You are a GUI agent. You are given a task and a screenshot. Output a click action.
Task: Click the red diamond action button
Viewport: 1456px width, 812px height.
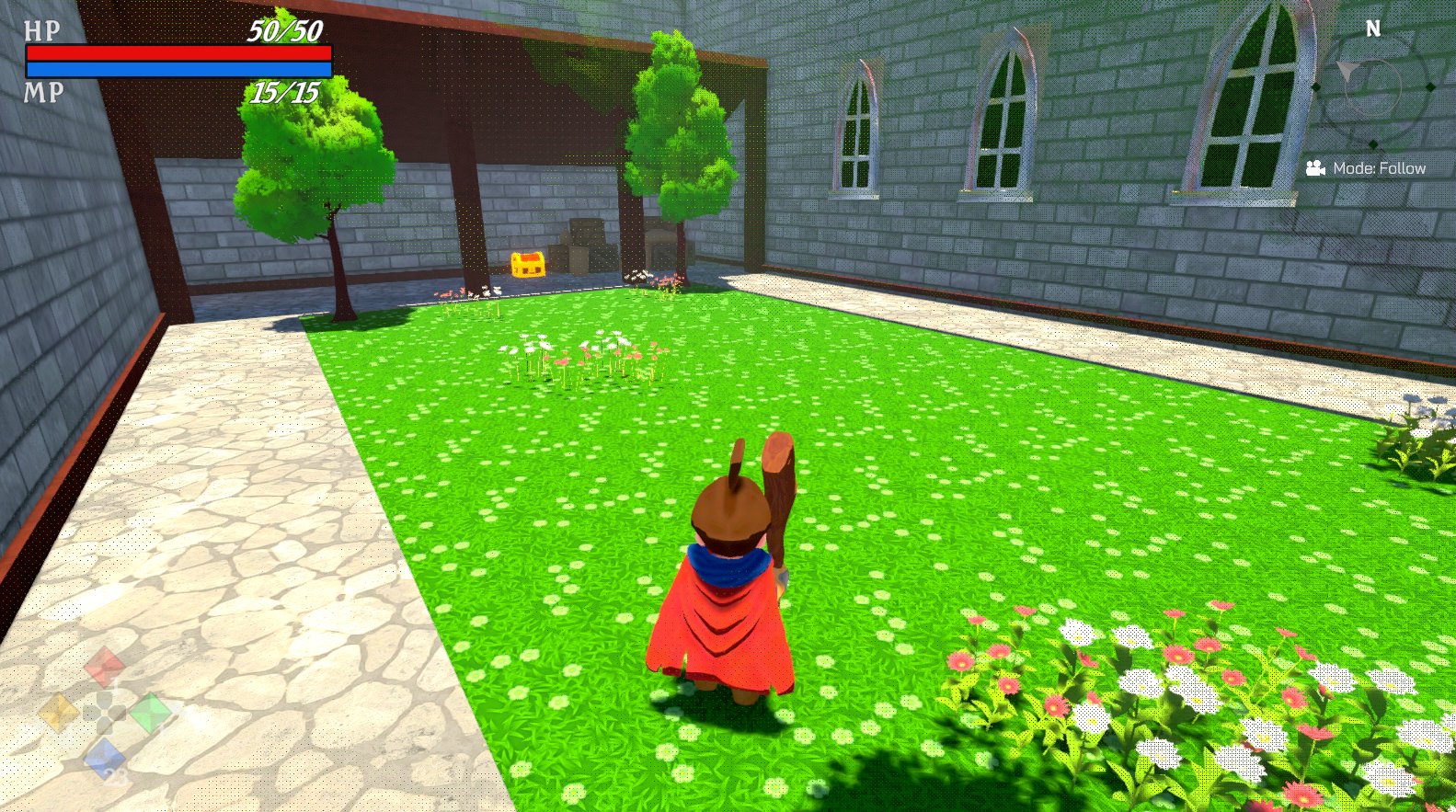click(103, 666)
